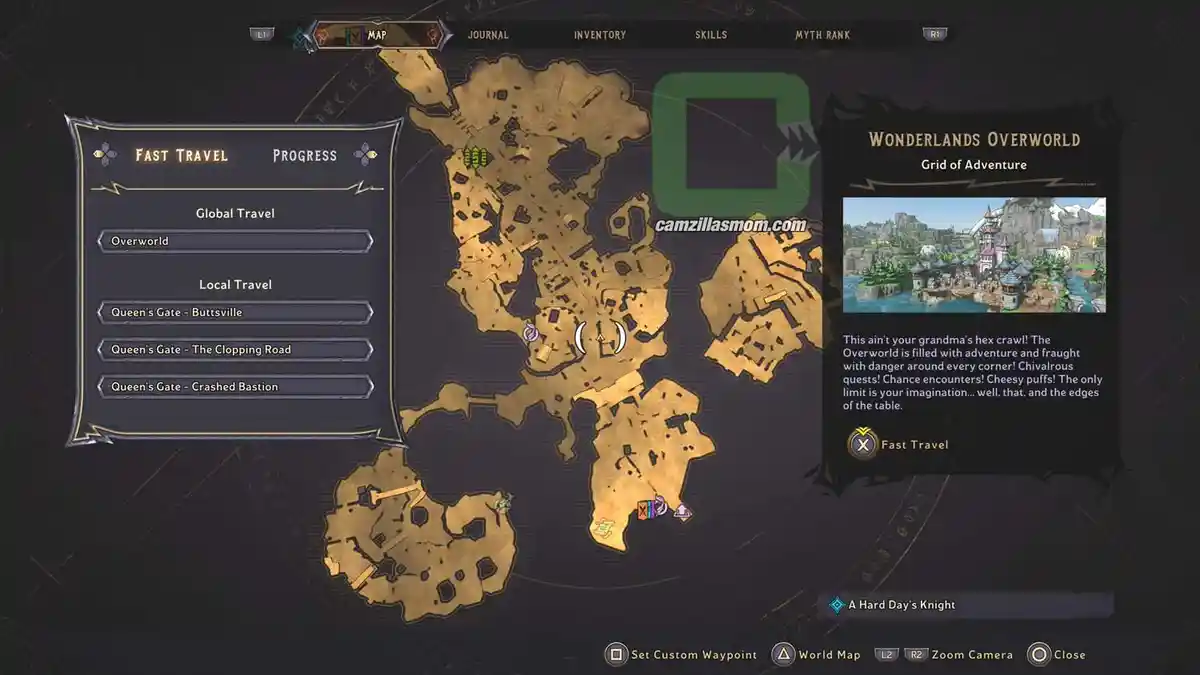This screenshot has height=675, width=1200.
Task: Switch to the Progress panel
Action: coord(305,155)
